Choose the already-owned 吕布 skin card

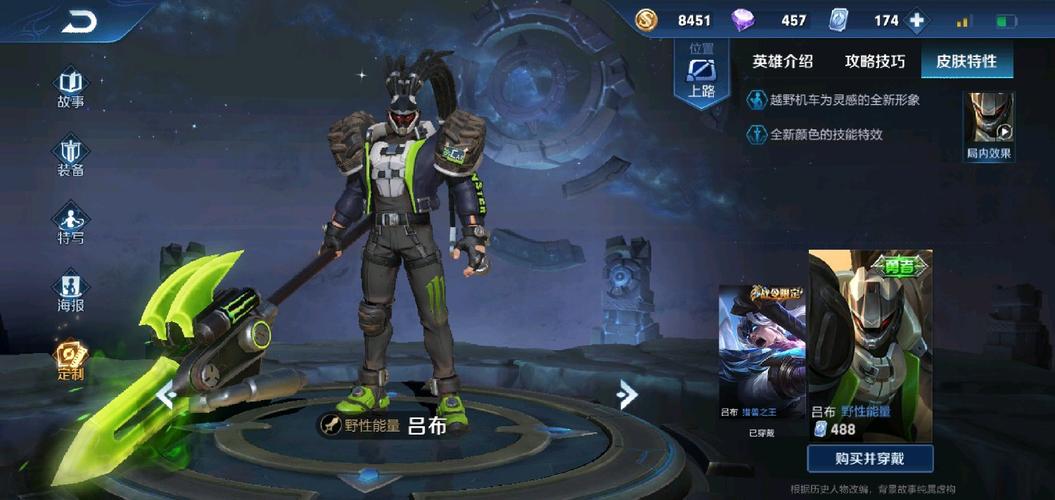pos(762,364)
